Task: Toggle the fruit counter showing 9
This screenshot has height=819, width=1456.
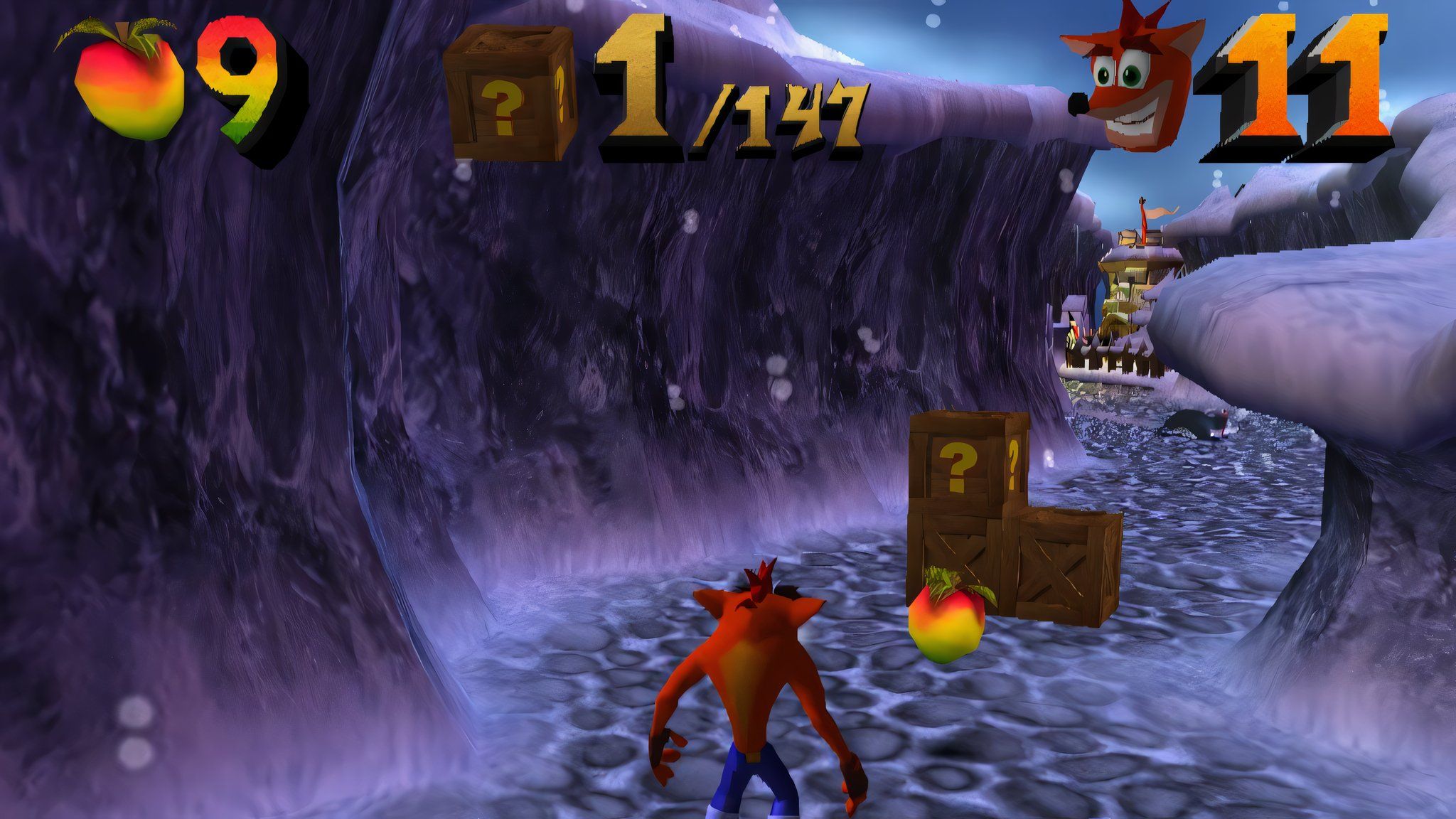Action: tap(235, 82)
